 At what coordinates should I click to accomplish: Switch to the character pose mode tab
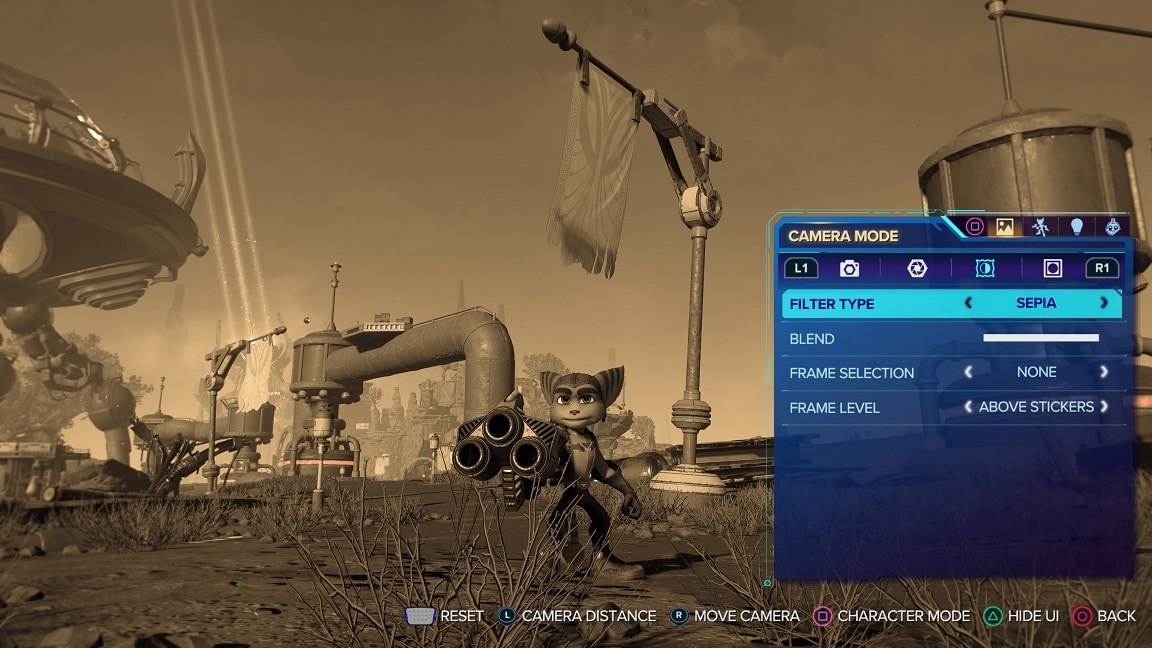coord(1040,227)
